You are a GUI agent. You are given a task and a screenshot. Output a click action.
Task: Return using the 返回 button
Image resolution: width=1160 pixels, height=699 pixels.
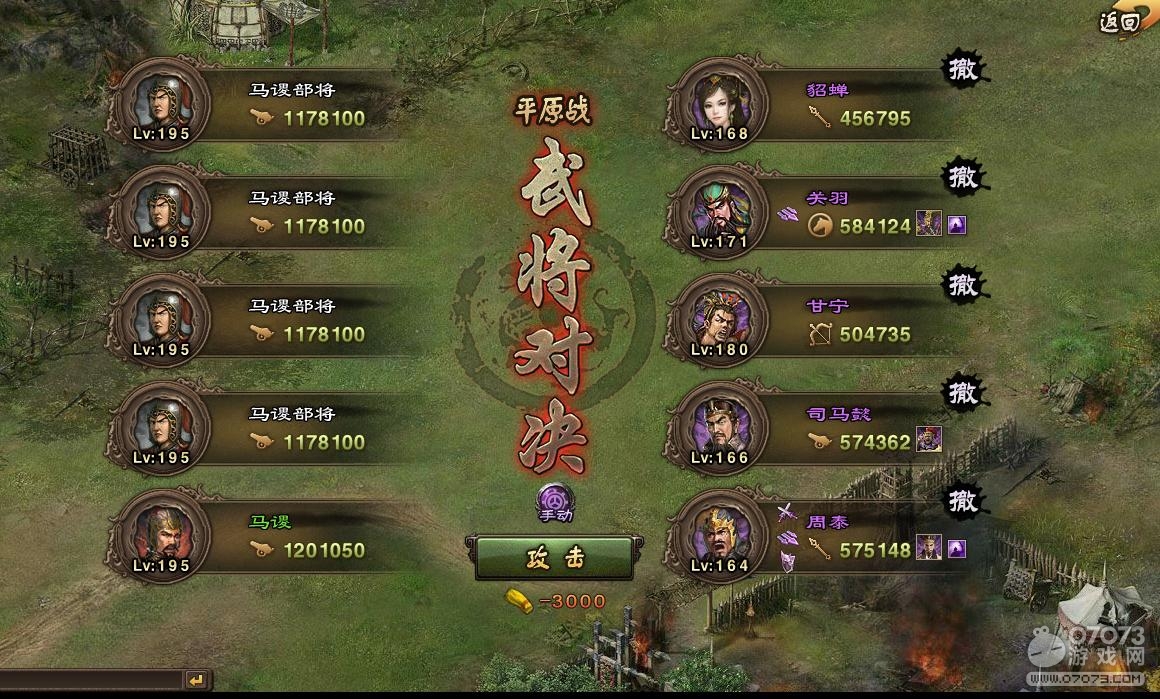1120,22
